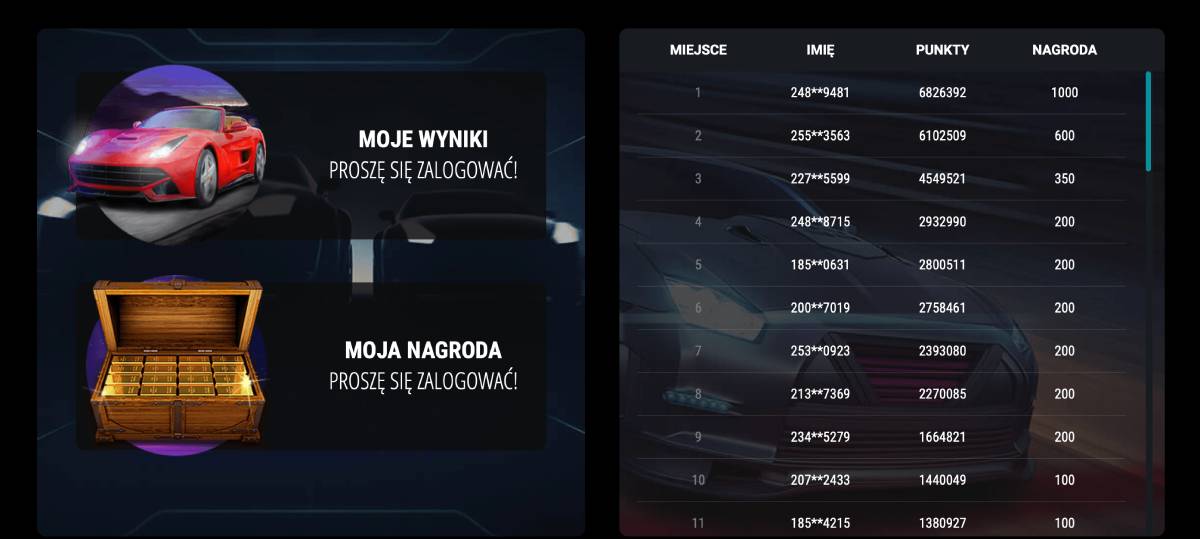
Task: Choose the third place row 227**5599
Action: (820, 179)
